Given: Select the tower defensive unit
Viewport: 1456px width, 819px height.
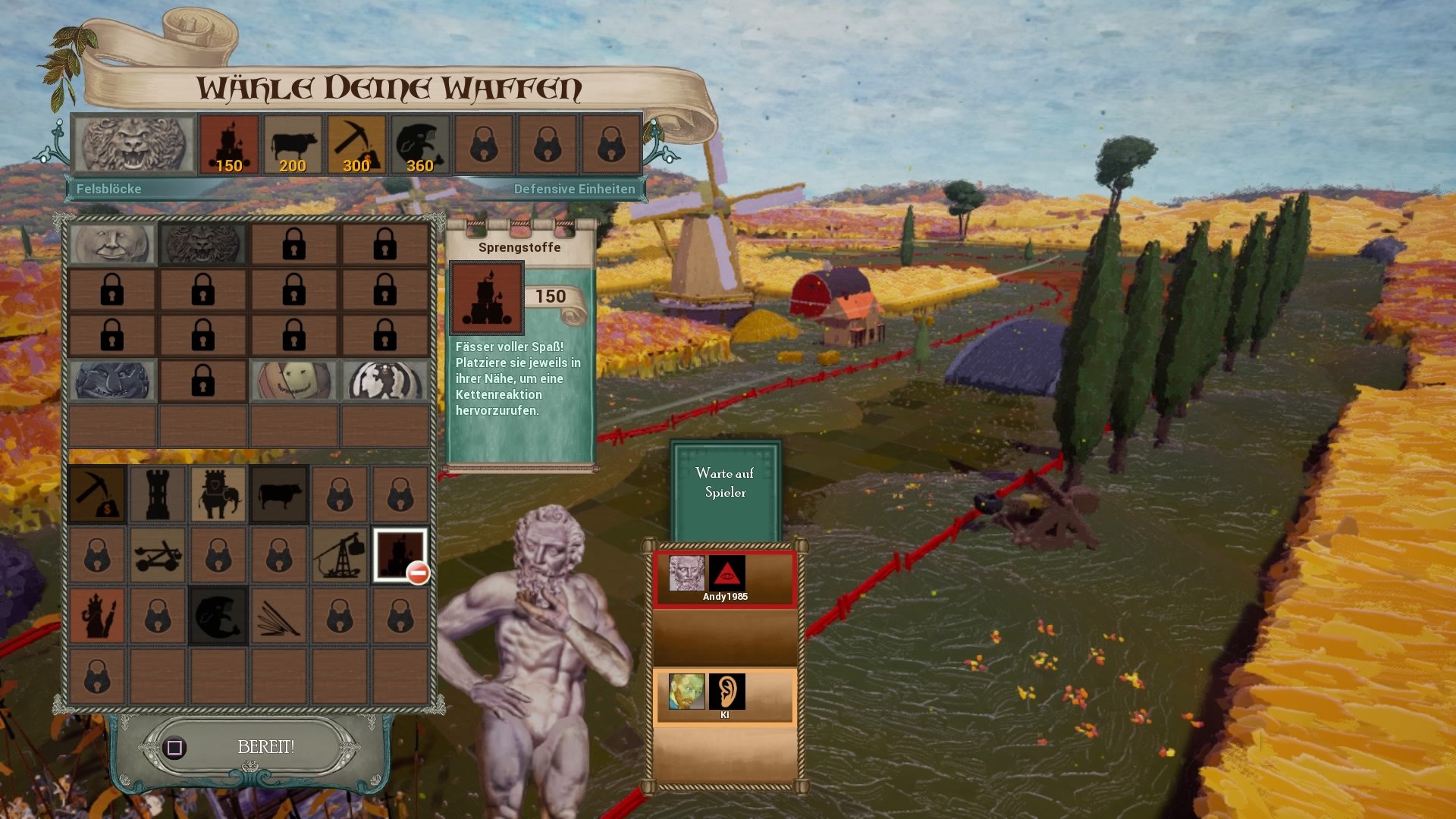Looking at the screenshot, I should point(158,494).
